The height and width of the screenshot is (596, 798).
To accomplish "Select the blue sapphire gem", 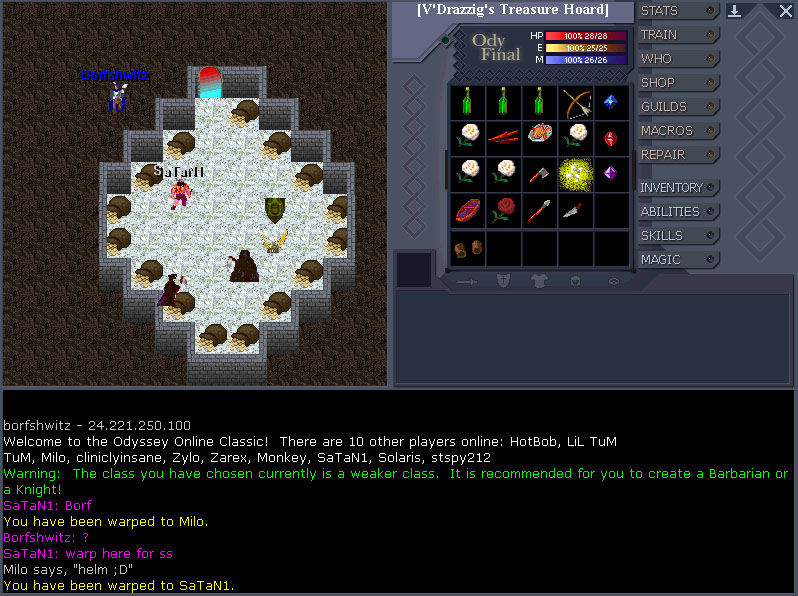I will (x=611, y=102).
